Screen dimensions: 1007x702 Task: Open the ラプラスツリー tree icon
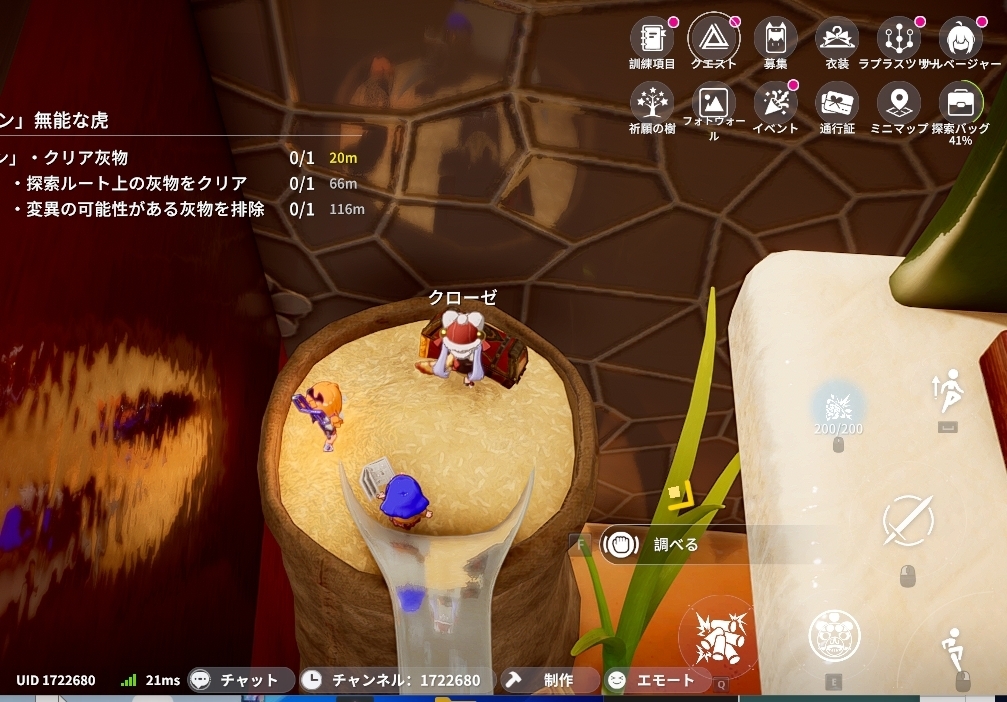tap(898, 39)
